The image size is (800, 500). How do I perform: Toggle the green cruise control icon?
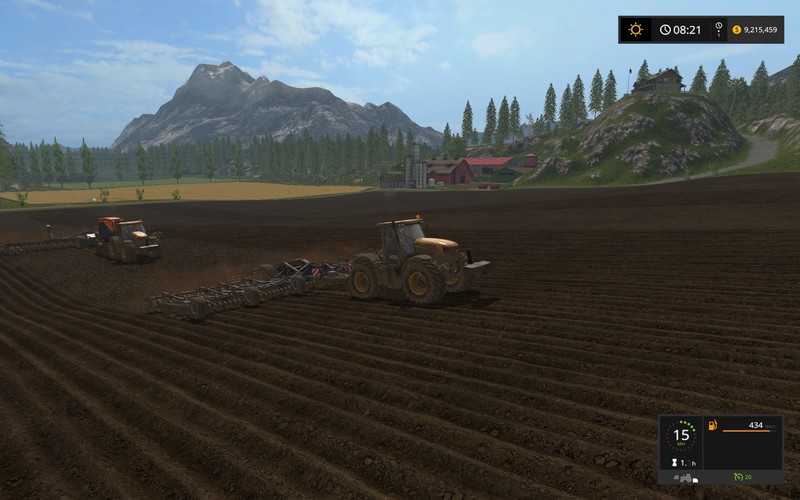pos(738,476)
